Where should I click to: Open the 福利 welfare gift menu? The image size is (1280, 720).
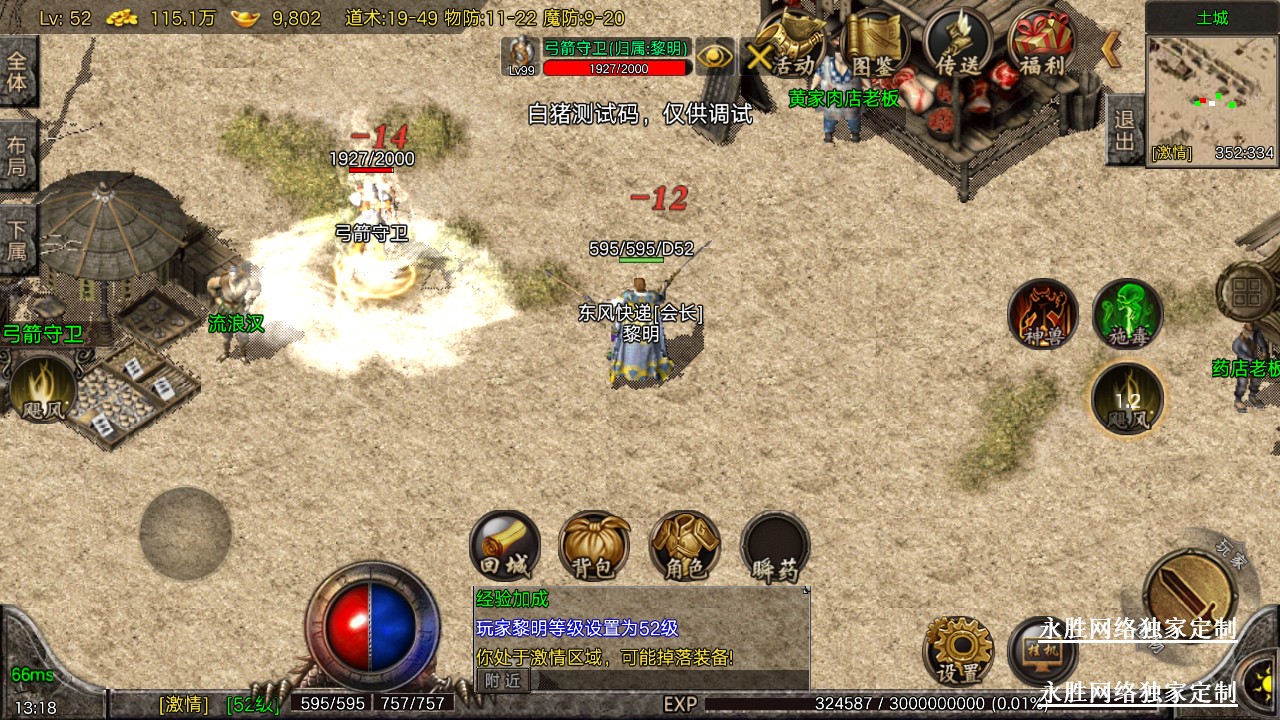[1041, 45]
